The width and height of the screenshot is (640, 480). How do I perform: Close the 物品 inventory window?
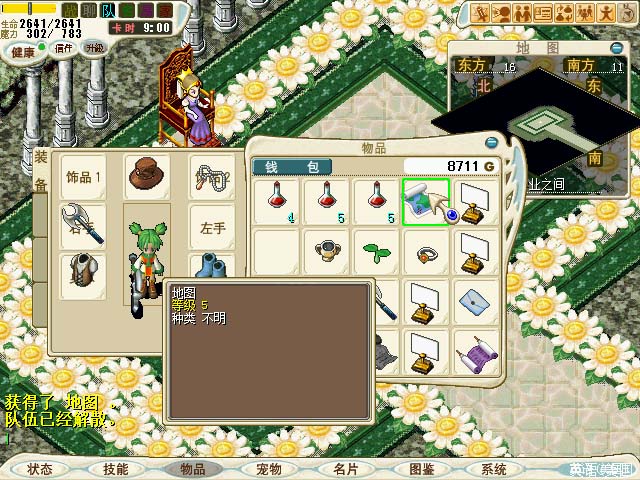pyautogui.click(x=491, y=142)
